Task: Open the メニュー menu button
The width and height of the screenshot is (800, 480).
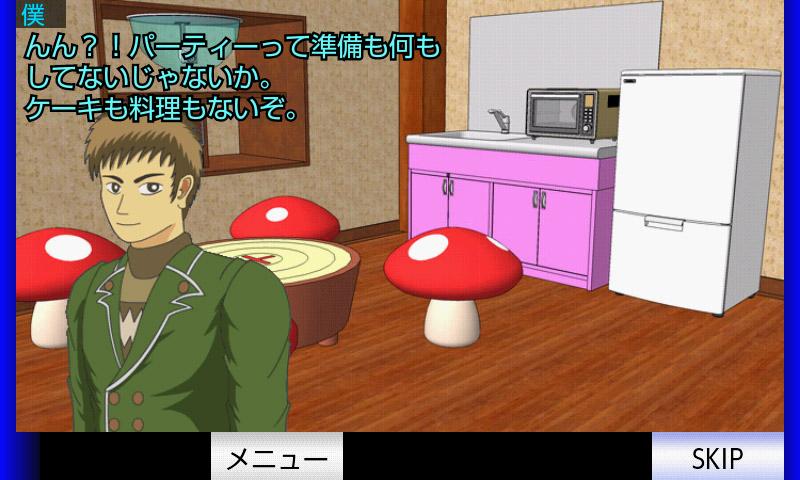Action: (277, 457)
